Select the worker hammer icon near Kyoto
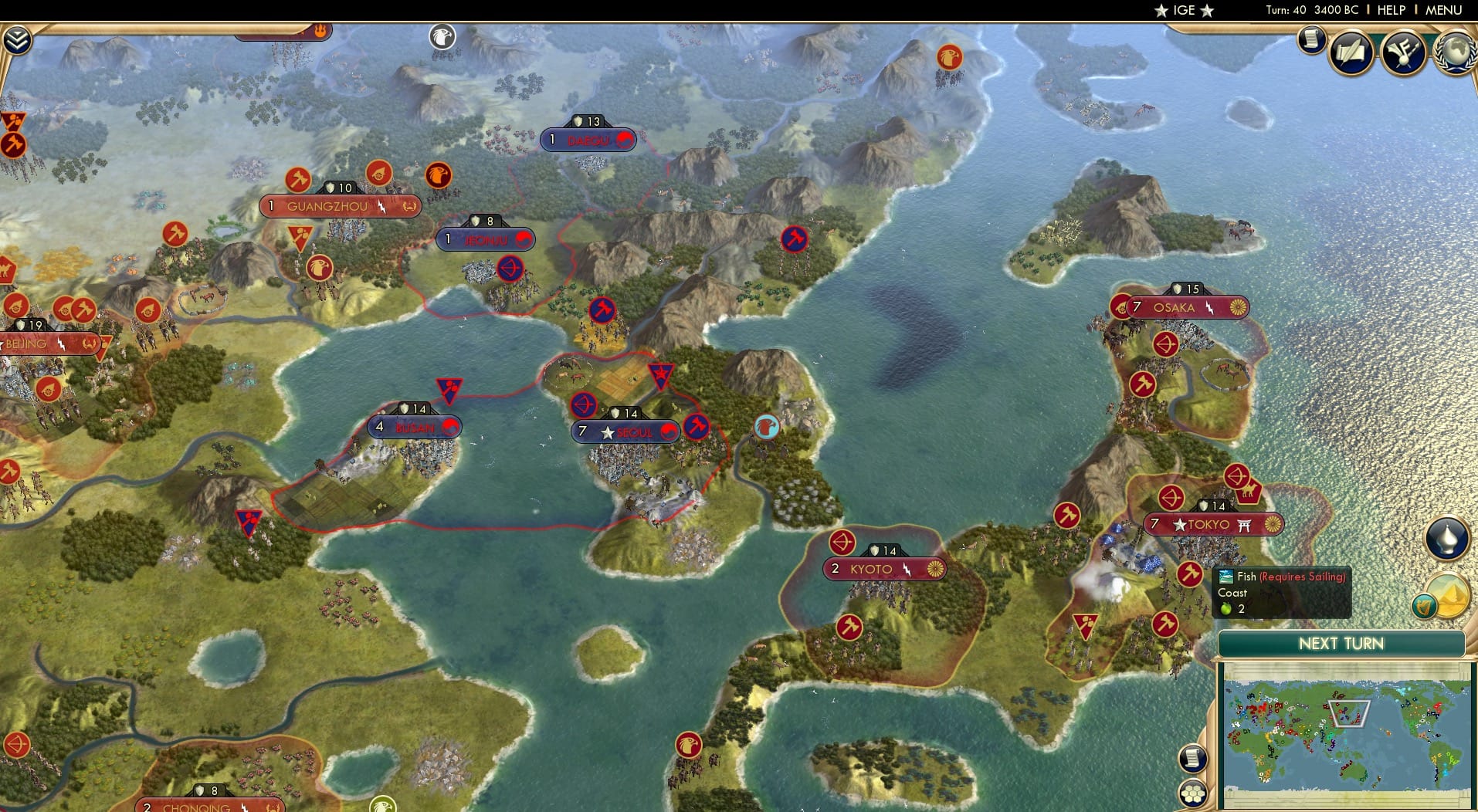The image size is (1478, 812). (x=848, y=626)
